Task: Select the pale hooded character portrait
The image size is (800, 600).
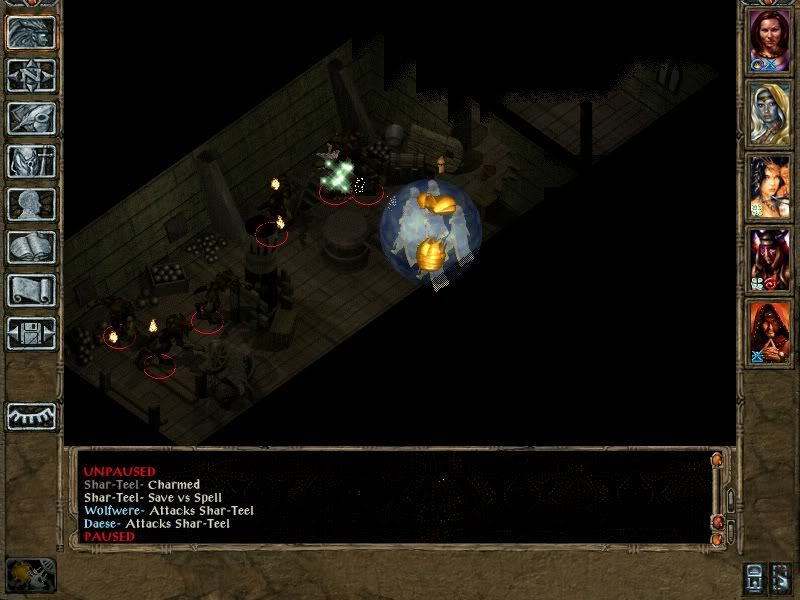Action: click(769, 113)
